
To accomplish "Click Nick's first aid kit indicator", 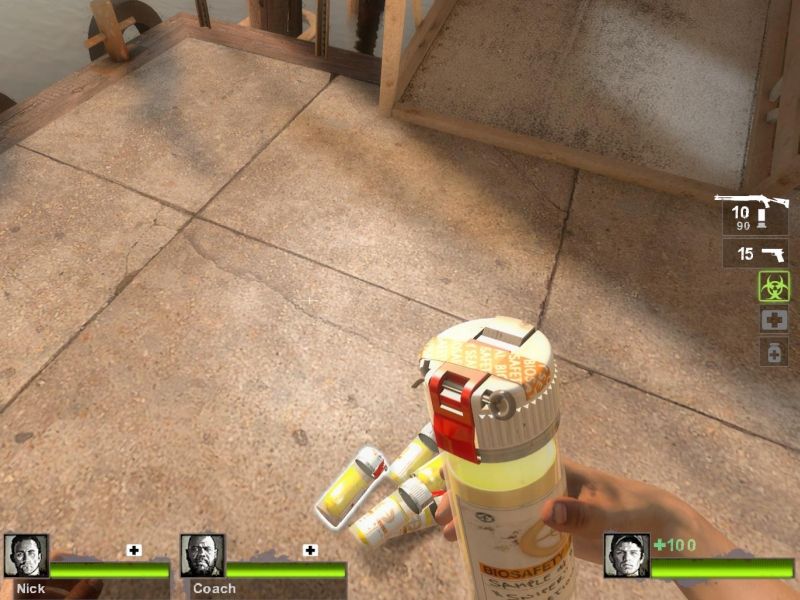I will 134,550.
